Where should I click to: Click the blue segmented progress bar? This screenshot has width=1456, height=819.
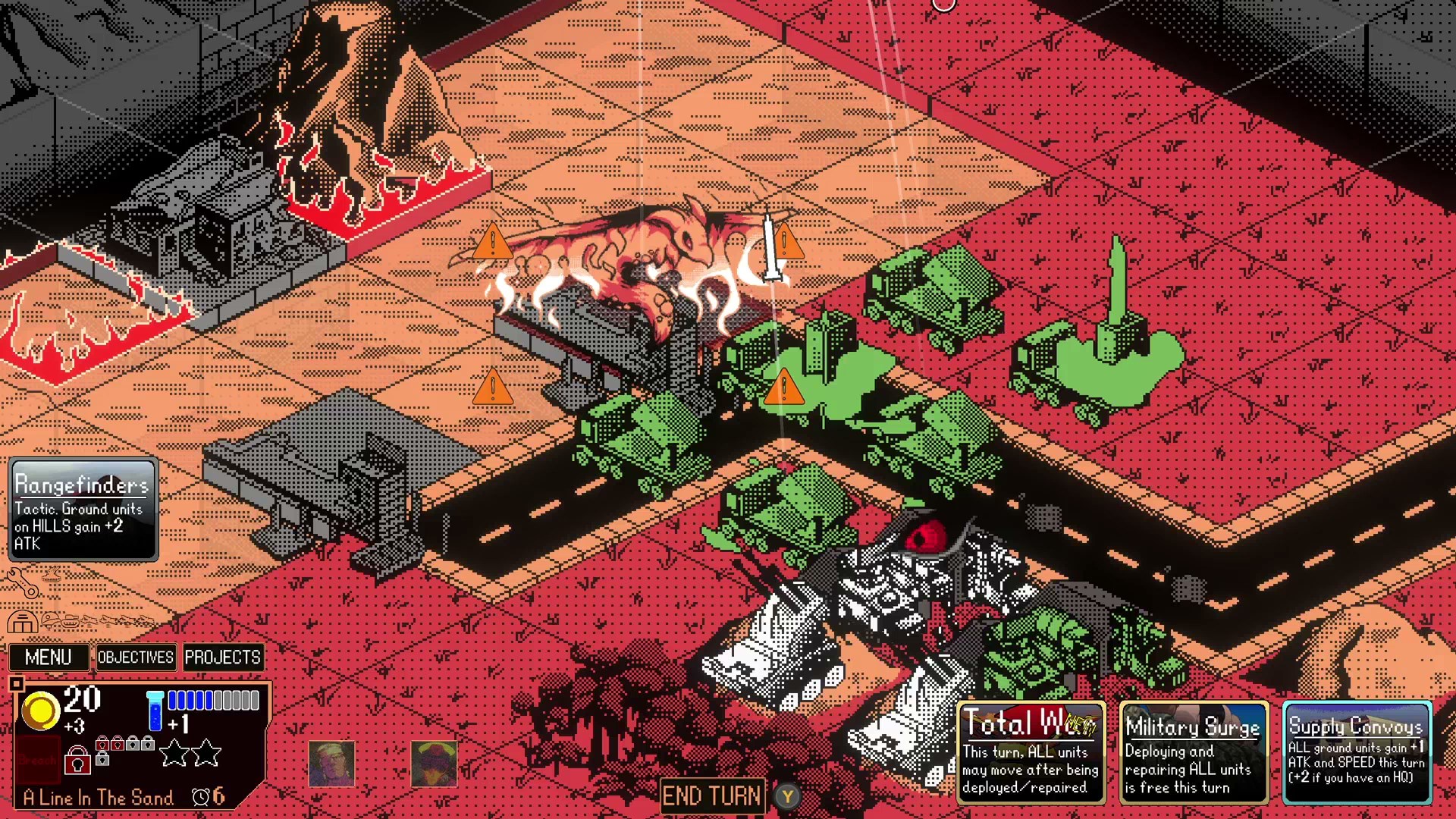(214, 701)
